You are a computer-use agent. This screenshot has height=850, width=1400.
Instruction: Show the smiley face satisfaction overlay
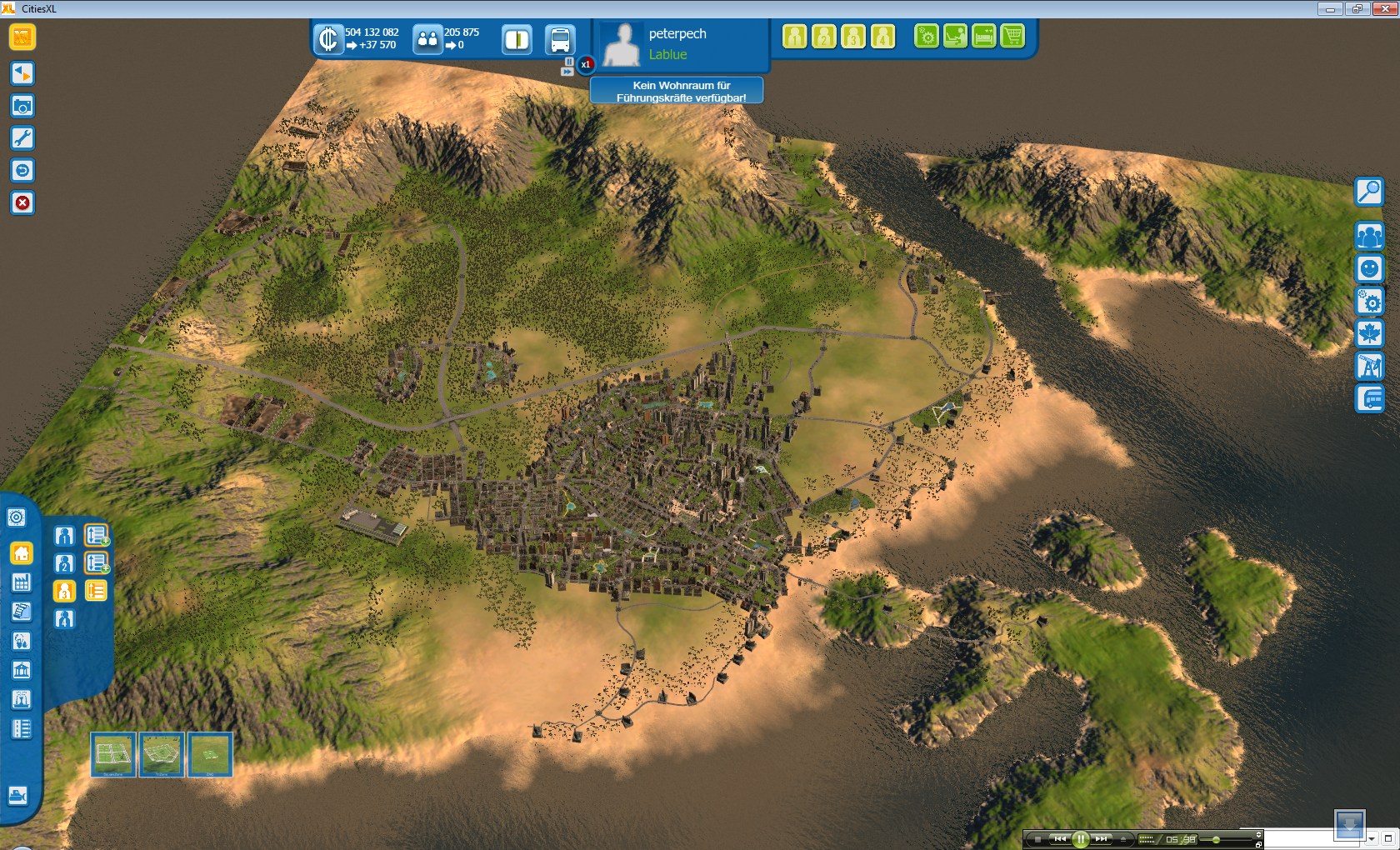[x=1369, y=268]
